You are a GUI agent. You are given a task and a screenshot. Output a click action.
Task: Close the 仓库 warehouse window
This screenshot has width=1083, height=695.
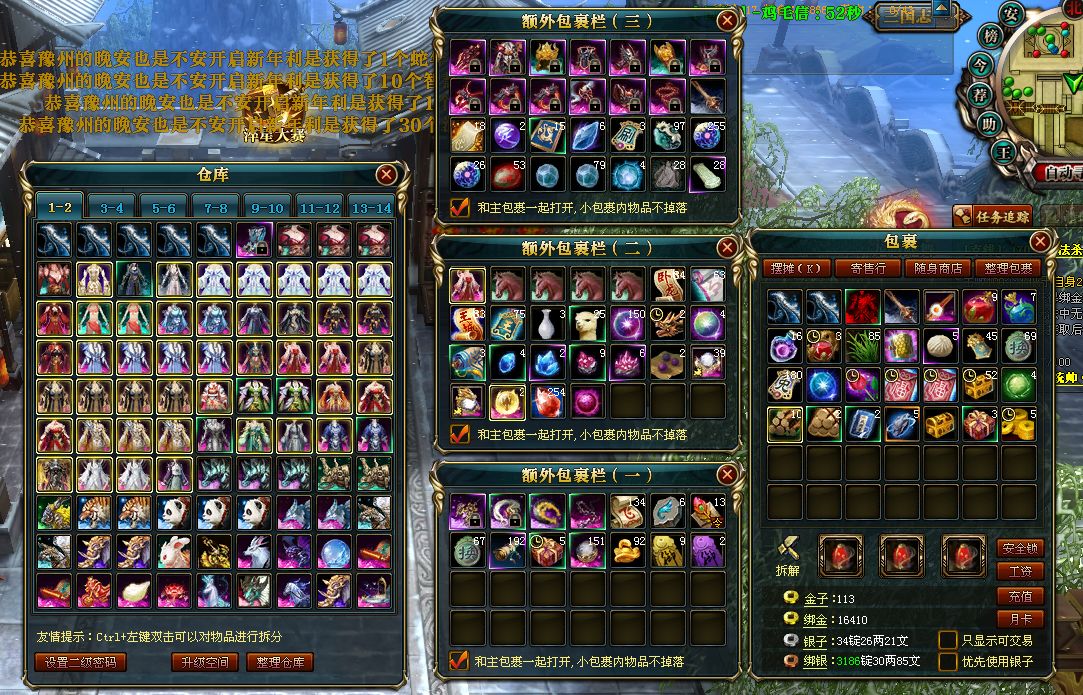point(387,175)
